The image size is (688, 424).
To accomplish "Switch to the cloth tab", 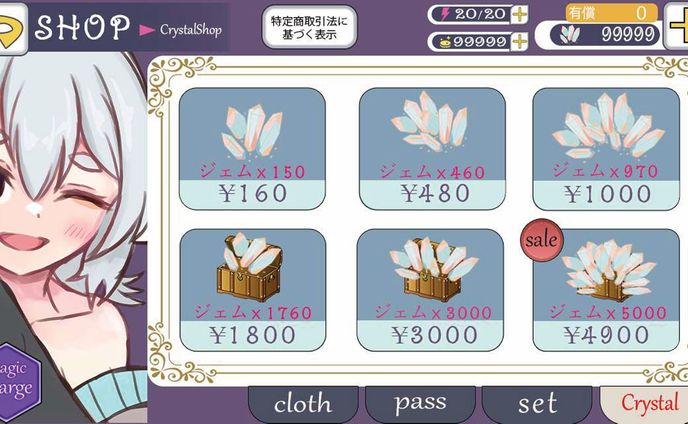I will pos(303,404).
